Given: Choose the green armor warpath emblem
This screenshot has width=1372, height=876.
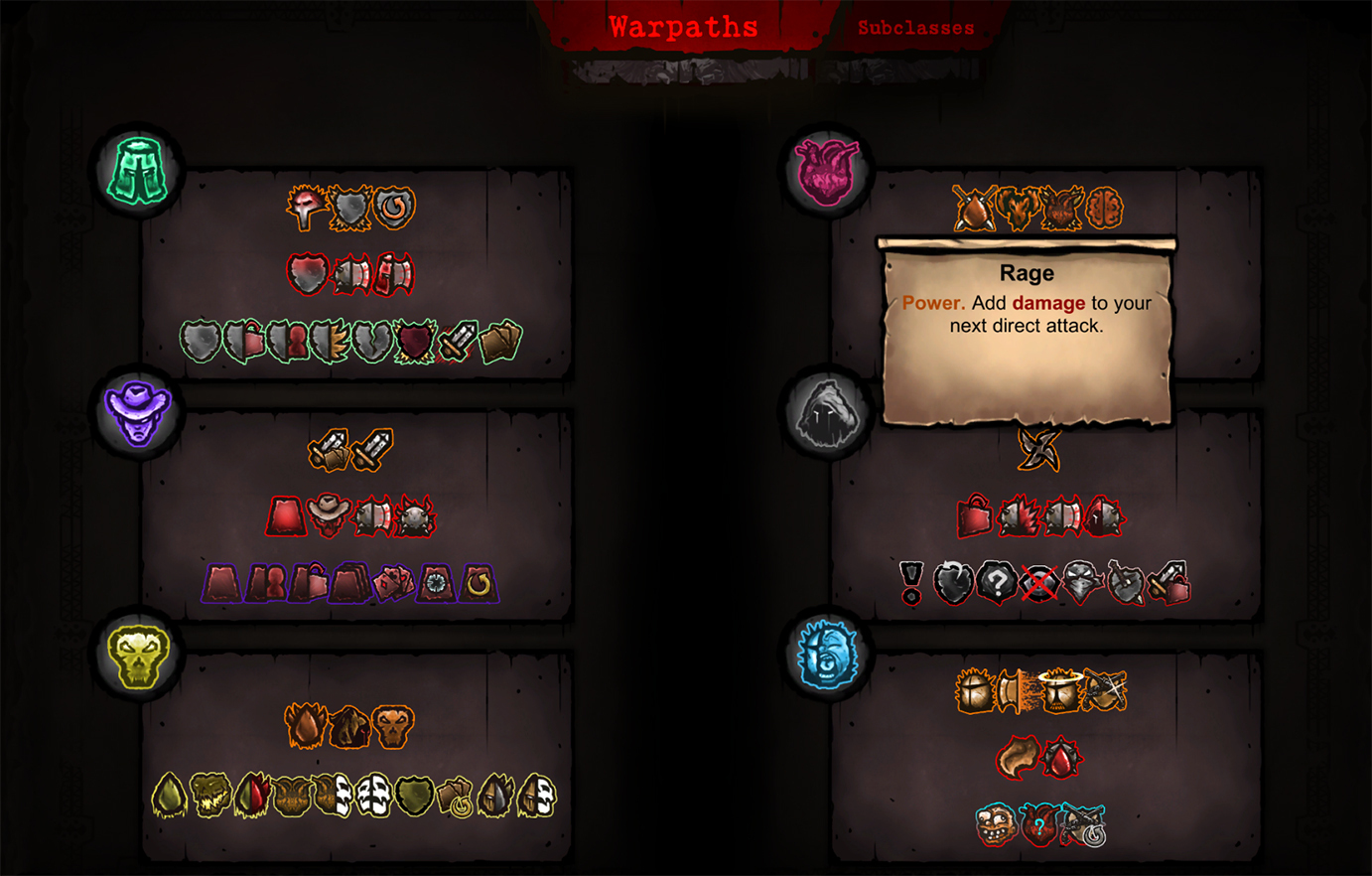Looking at the screenshot, I should [x=139, y=171].
